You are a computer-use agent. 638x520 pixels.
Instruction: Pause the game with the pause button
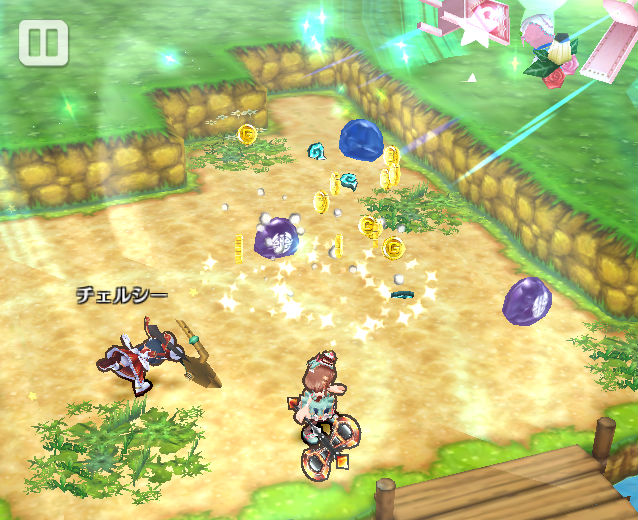[x=43, y=43]
